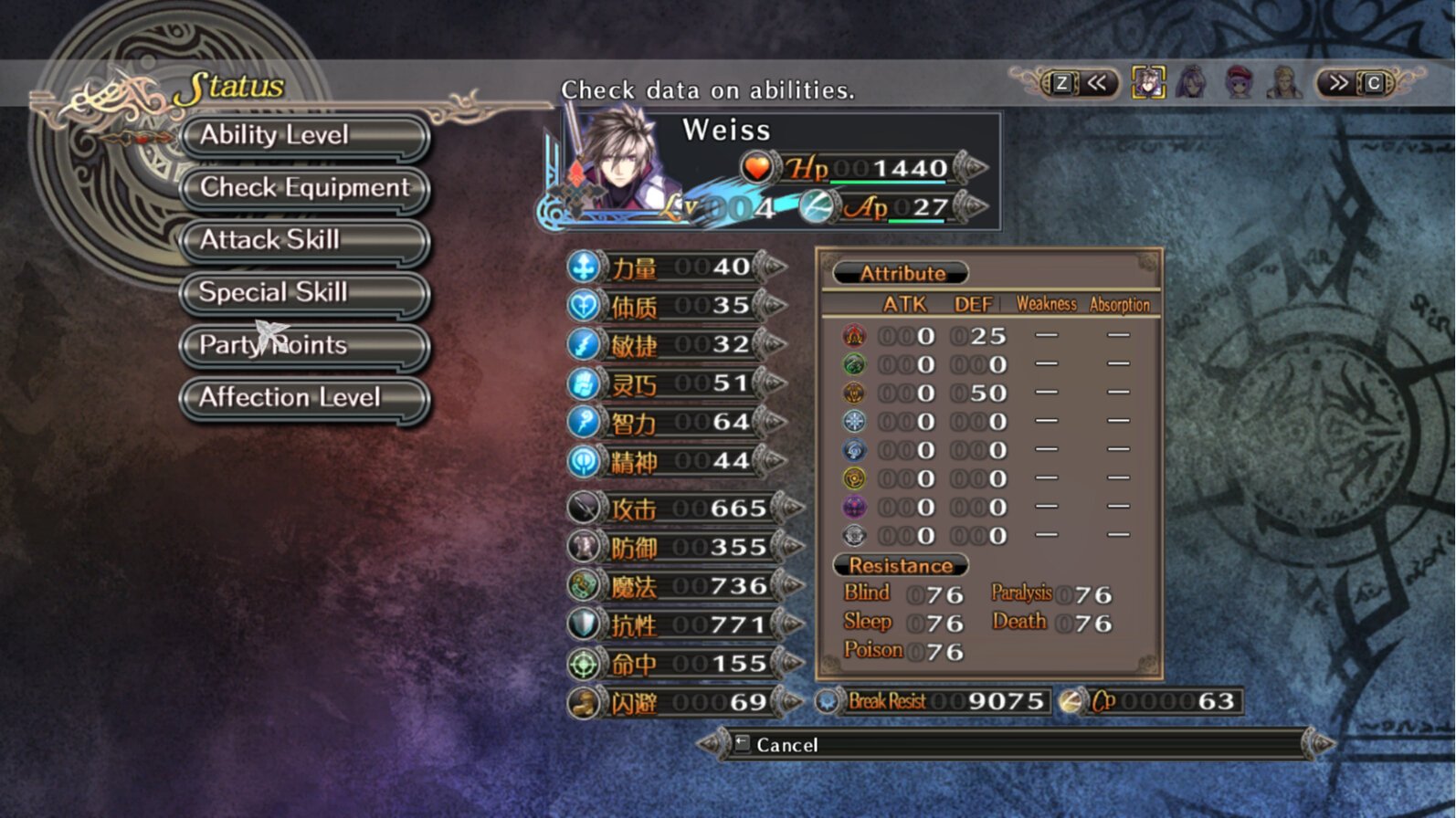Click the left double-chevron page arrow

pyautogui.click(x=1097, y=83)
